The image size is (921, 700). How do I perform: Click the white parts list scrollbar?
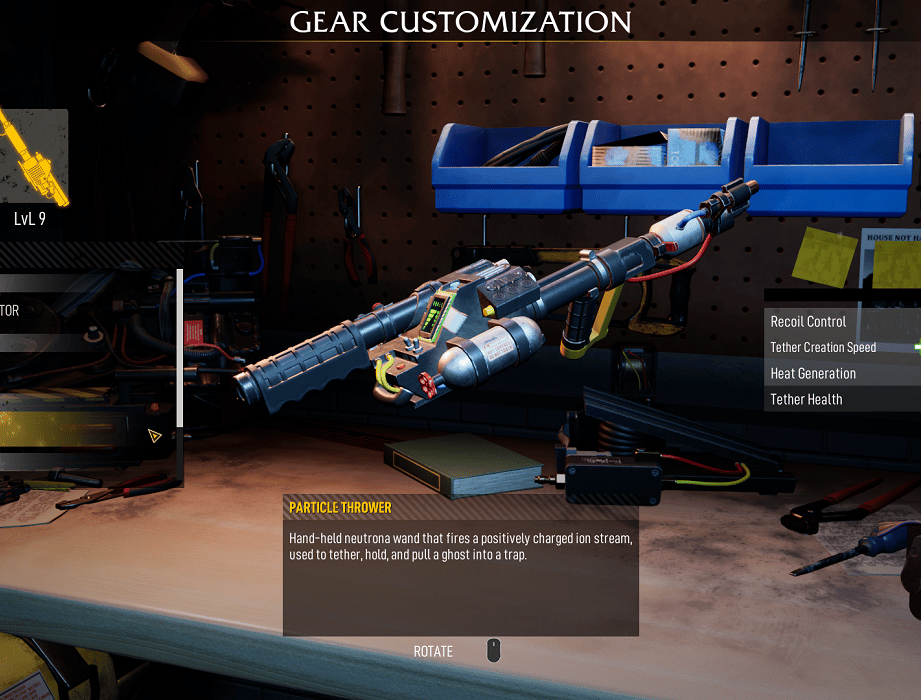coord(180,348)
